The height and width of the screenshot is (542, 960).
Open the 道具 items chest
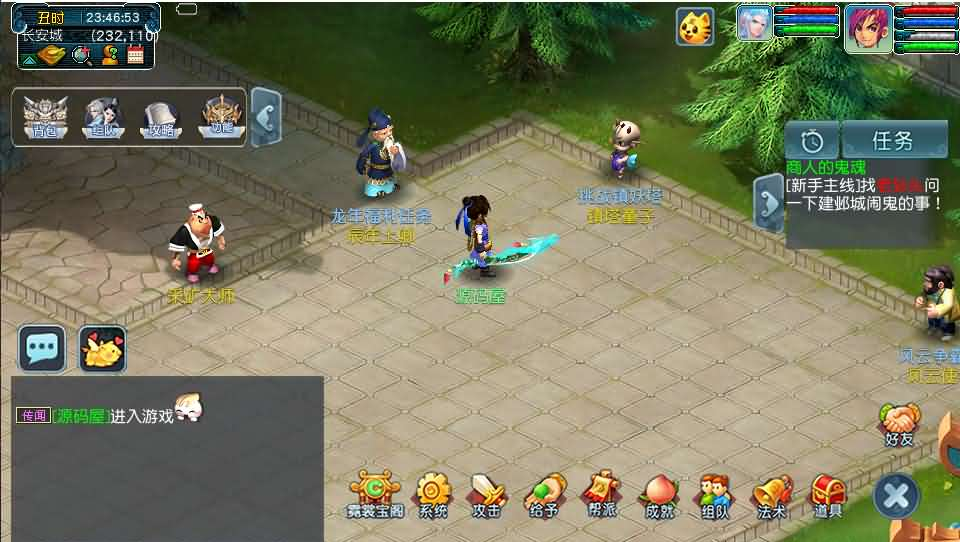pyautogui.click(x=828, y=493)
